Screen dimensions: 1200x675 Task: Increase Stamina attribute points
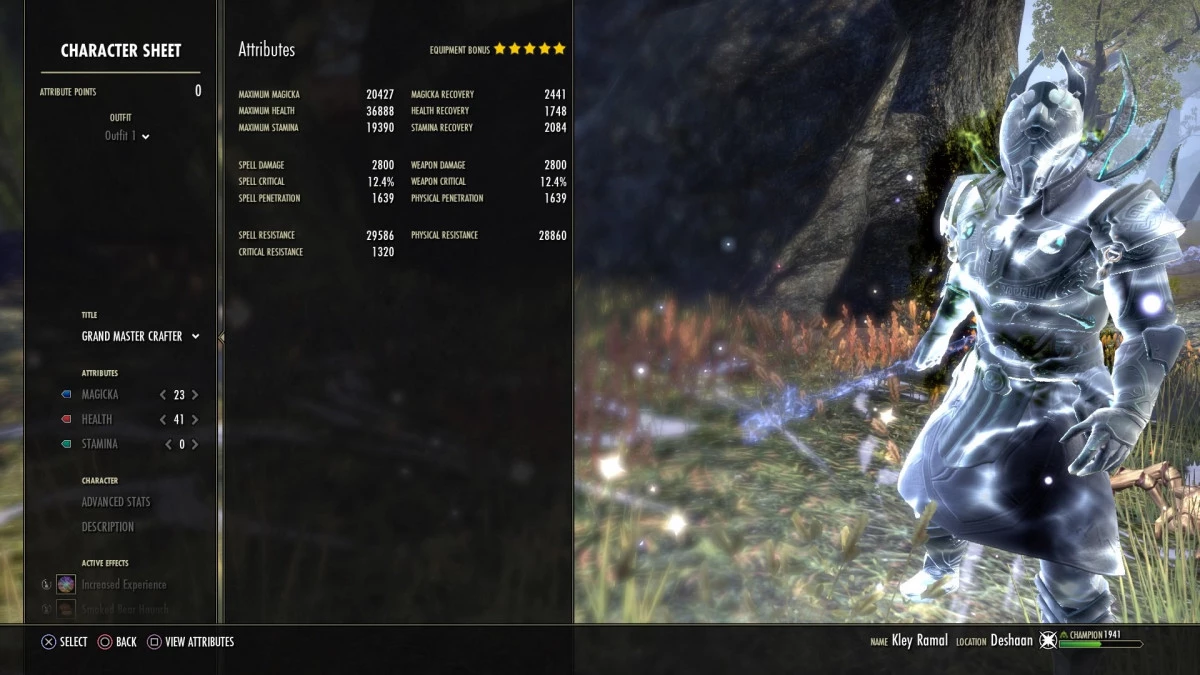[195, 444]
